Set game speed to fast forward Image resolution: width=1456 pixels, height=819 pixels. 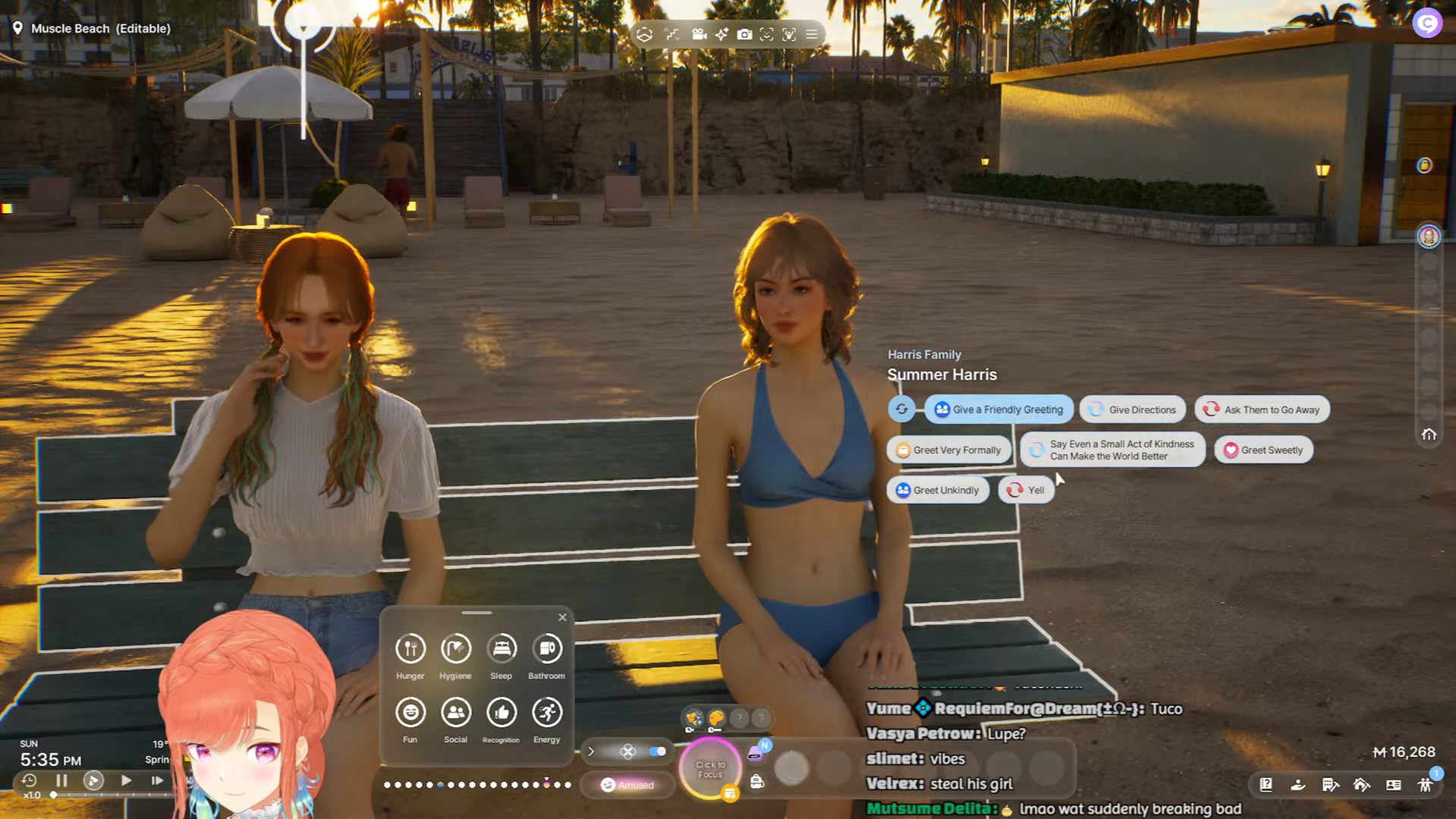[157, 780]
